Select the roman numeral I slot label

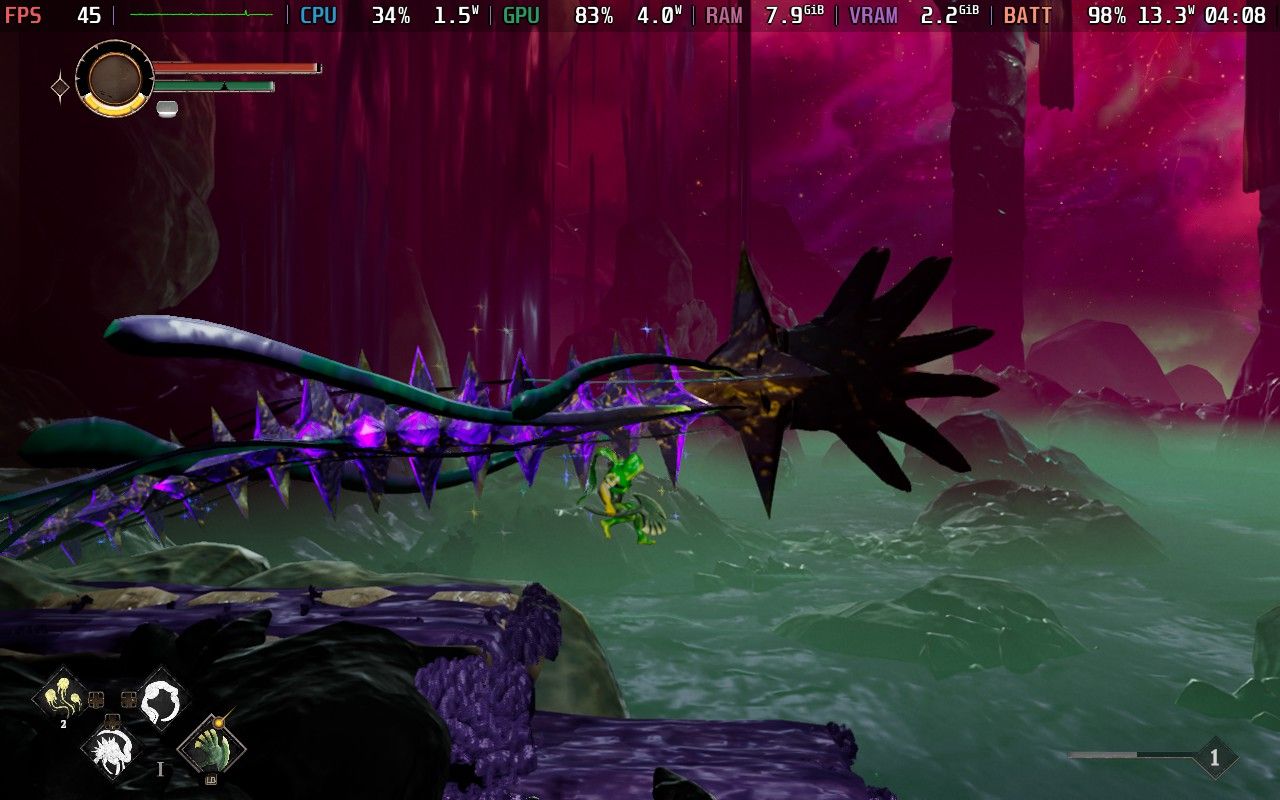(160, 768)
